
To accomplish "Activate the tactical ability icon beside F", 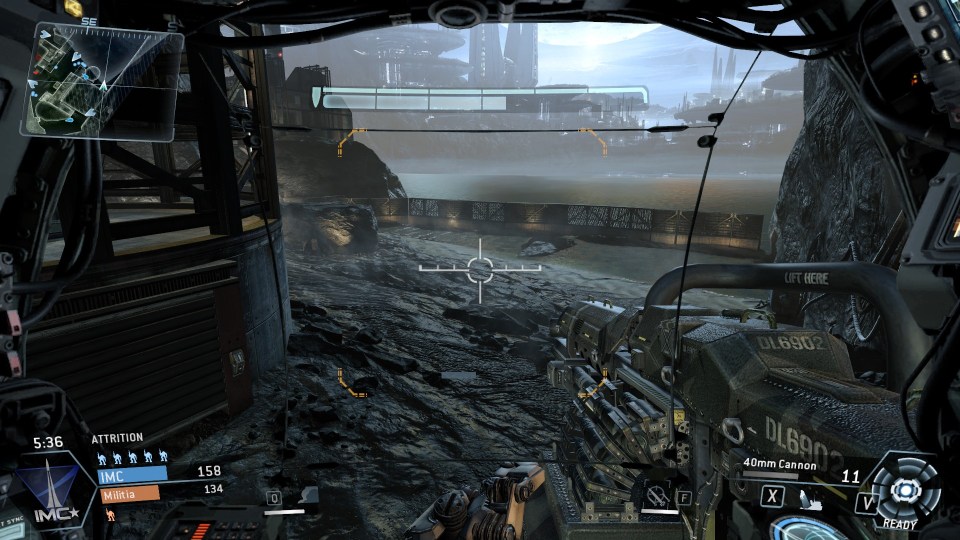I will (x=657, y=494).
